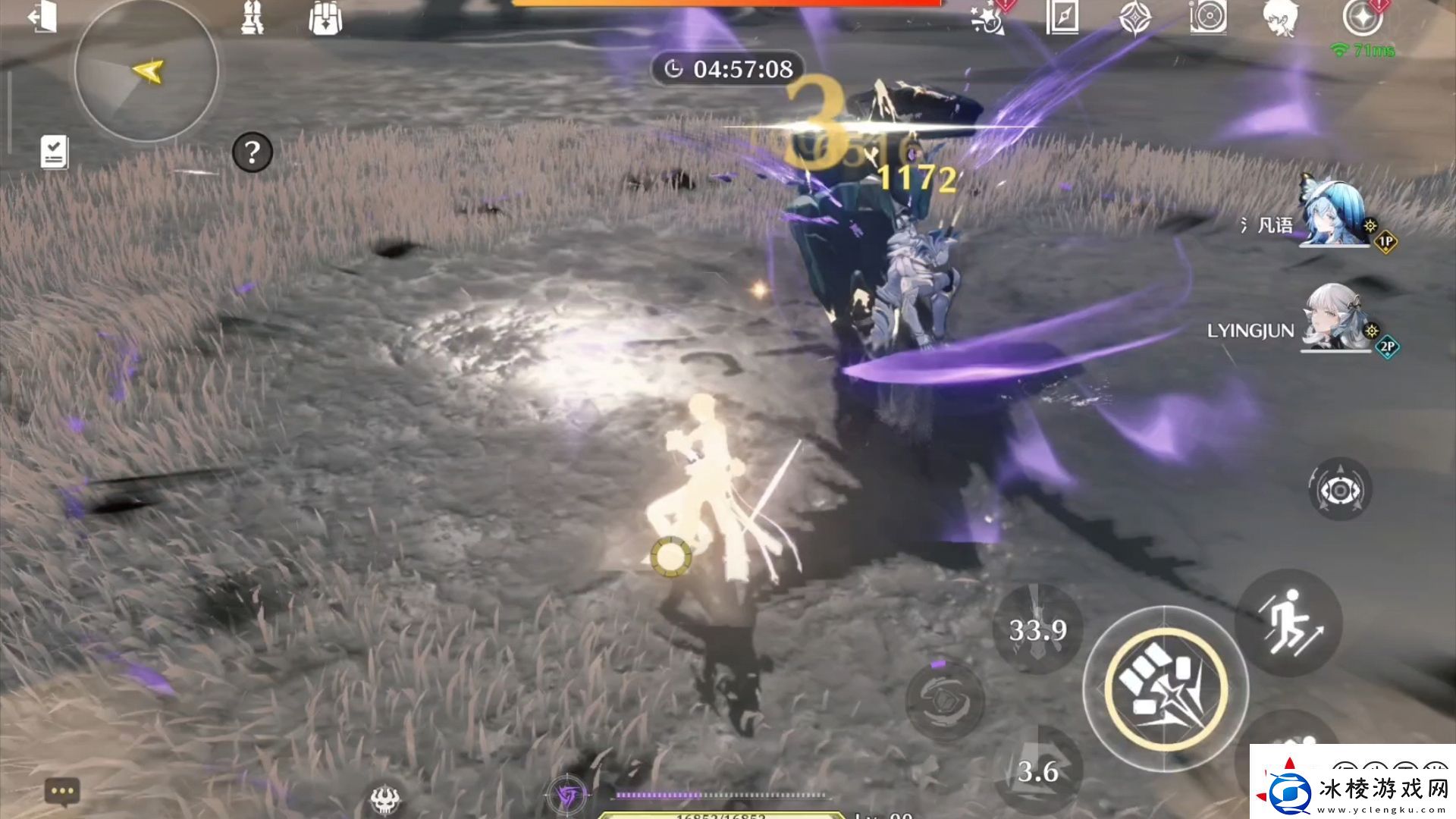Open the question mark help button
Screen dimensions: 1456x819
click(x=252, y=153)
